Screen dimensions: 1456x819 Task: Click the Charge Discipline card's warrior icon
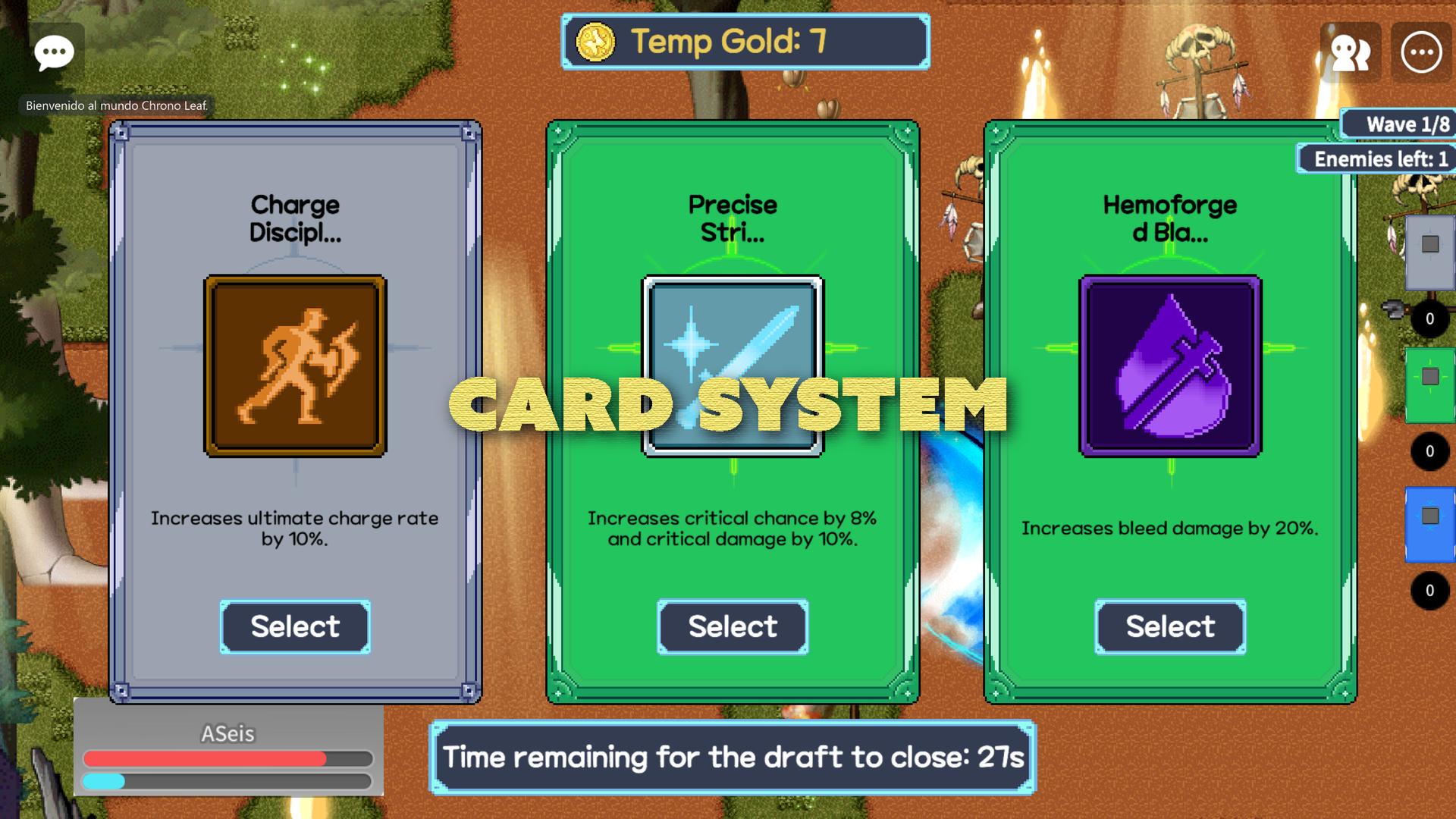point(294,366)
